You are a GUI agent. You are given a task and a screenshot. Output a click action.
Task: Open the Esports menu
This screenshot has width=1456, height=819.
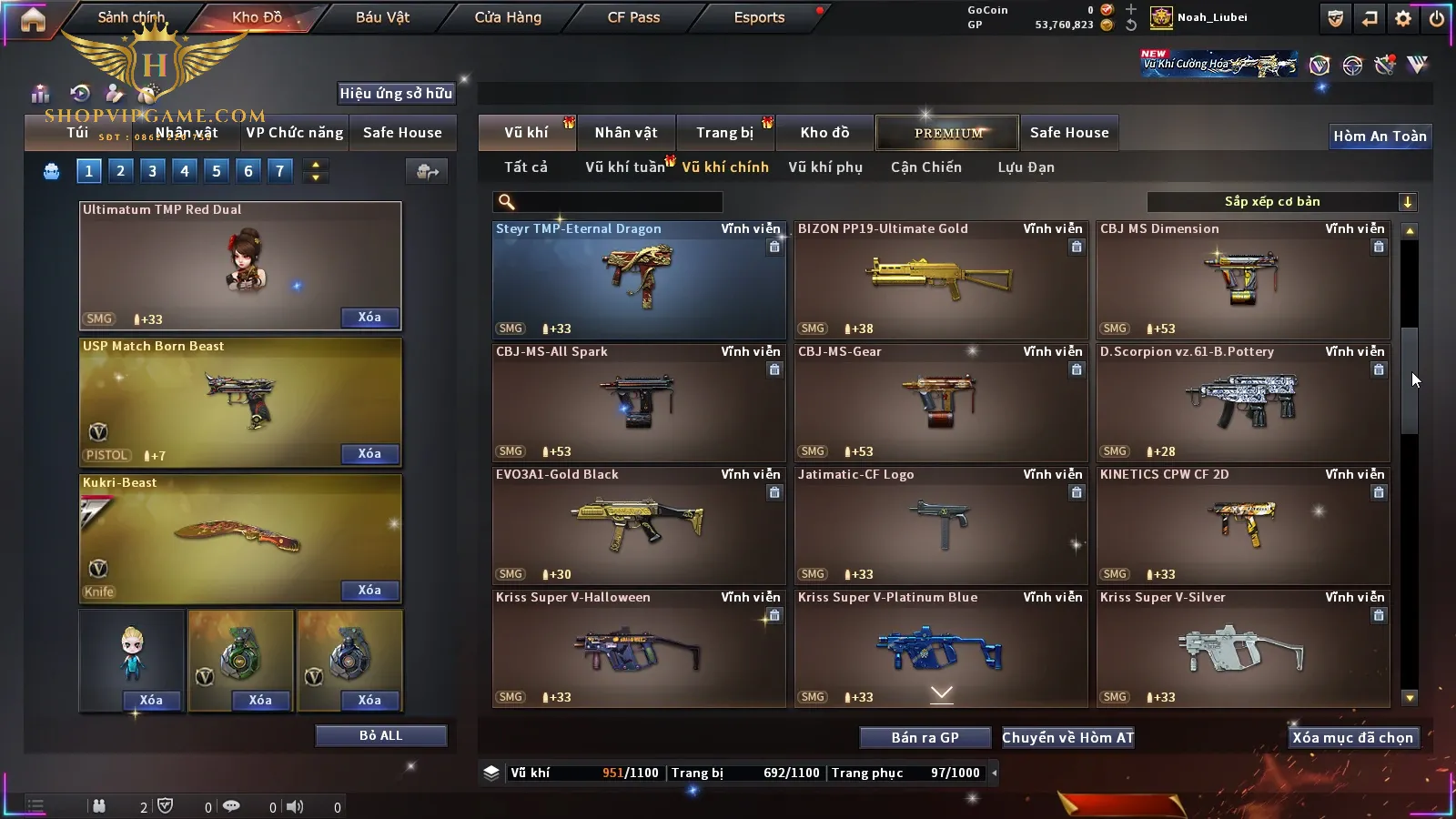pyautogui.click(x=759, y=17)
